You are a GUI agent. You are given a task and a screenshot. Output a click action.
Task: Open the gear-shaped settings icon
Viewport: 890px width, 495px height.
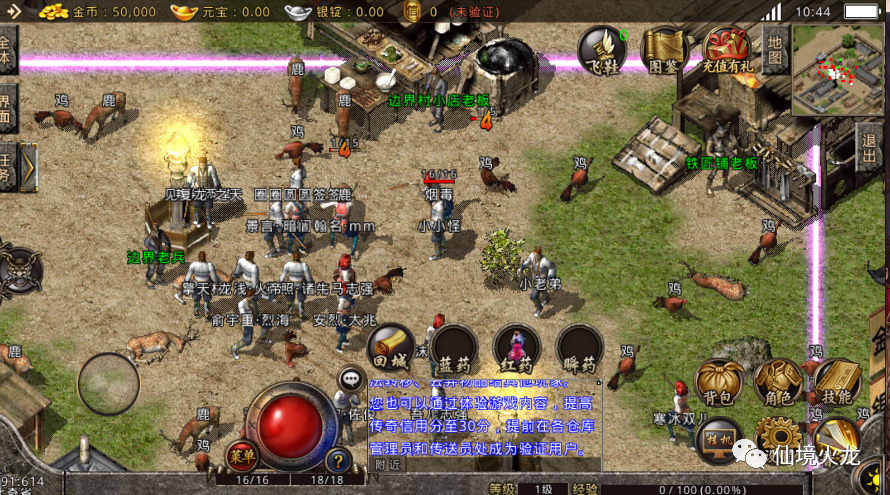click(x=778, y=437)
